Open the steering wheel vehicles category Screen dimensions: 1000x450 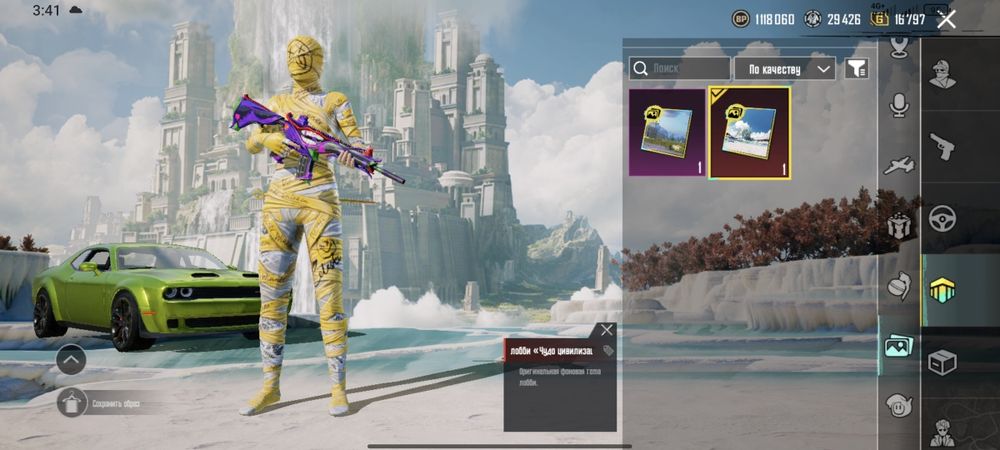[941, 218]
